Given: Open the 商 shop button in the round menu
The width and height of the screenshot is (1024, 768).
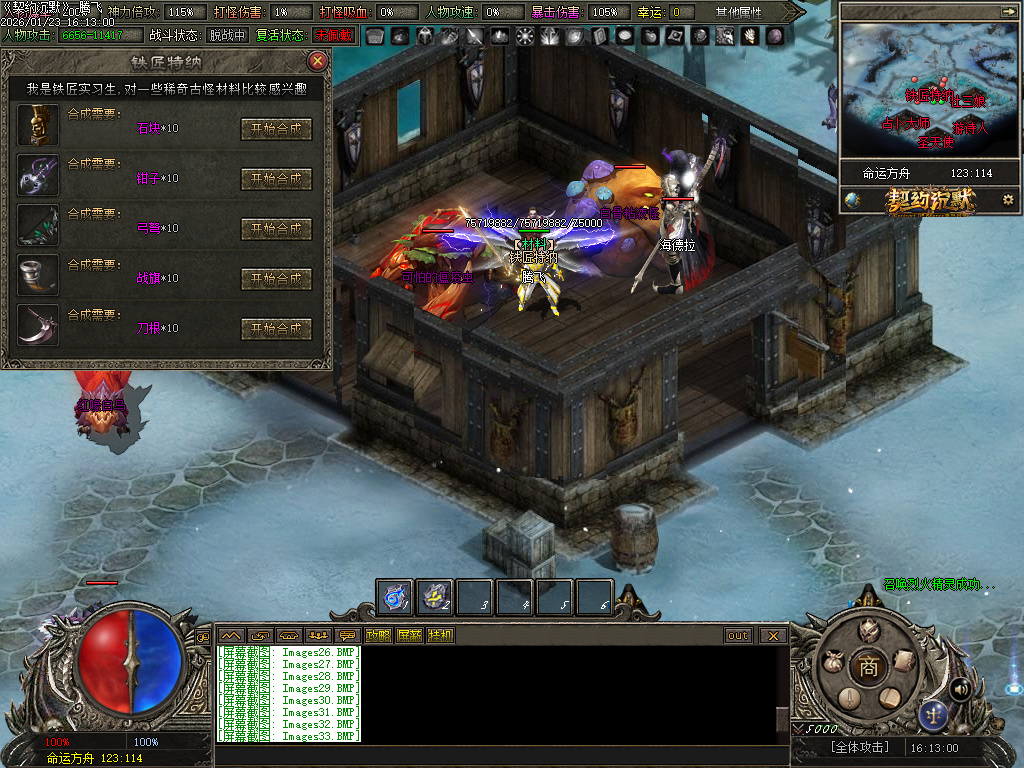Looking at the screenshot, I should (x=868, y=667).
